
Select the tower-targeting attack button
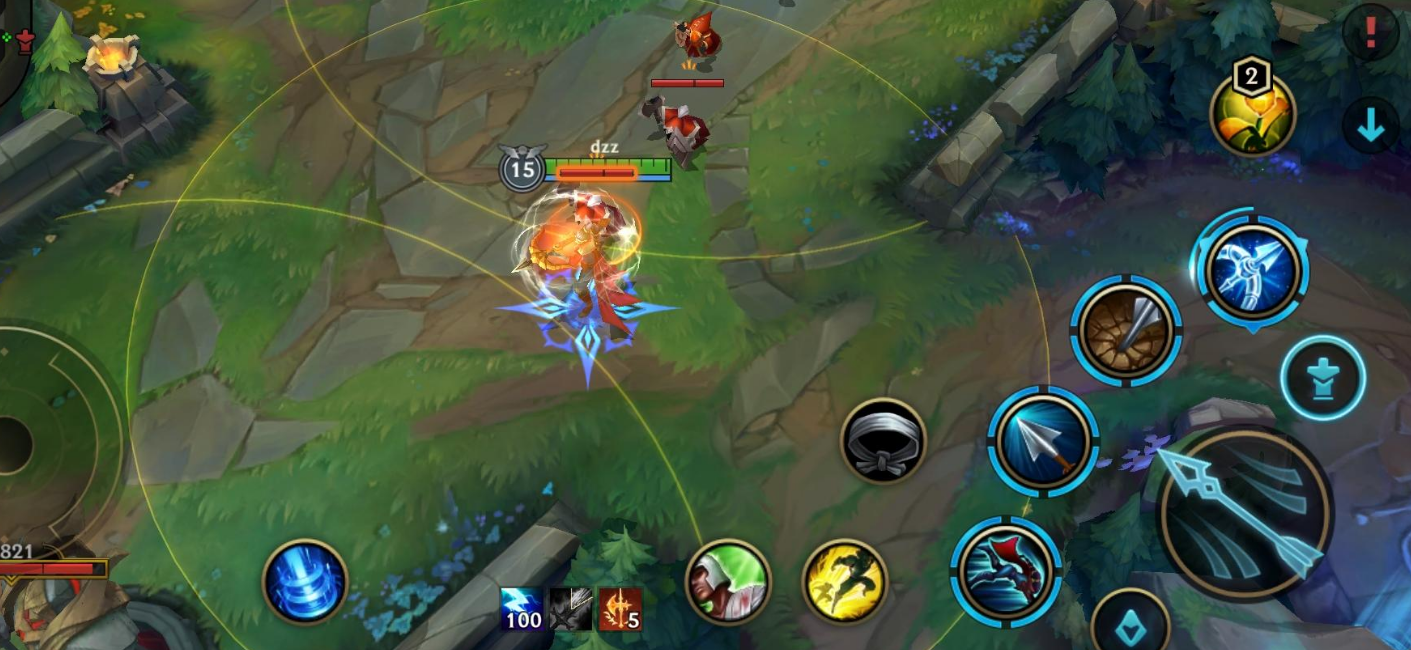click(x=1323, y=378)
